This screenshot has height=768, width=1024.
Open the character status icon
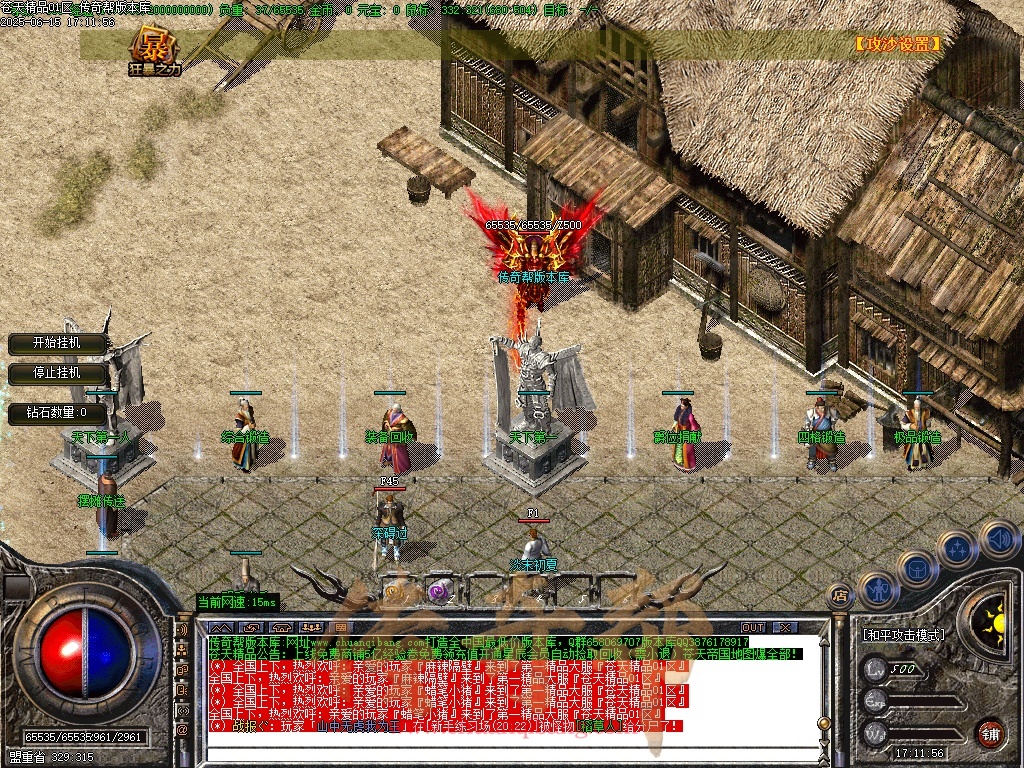coord(877,590)
